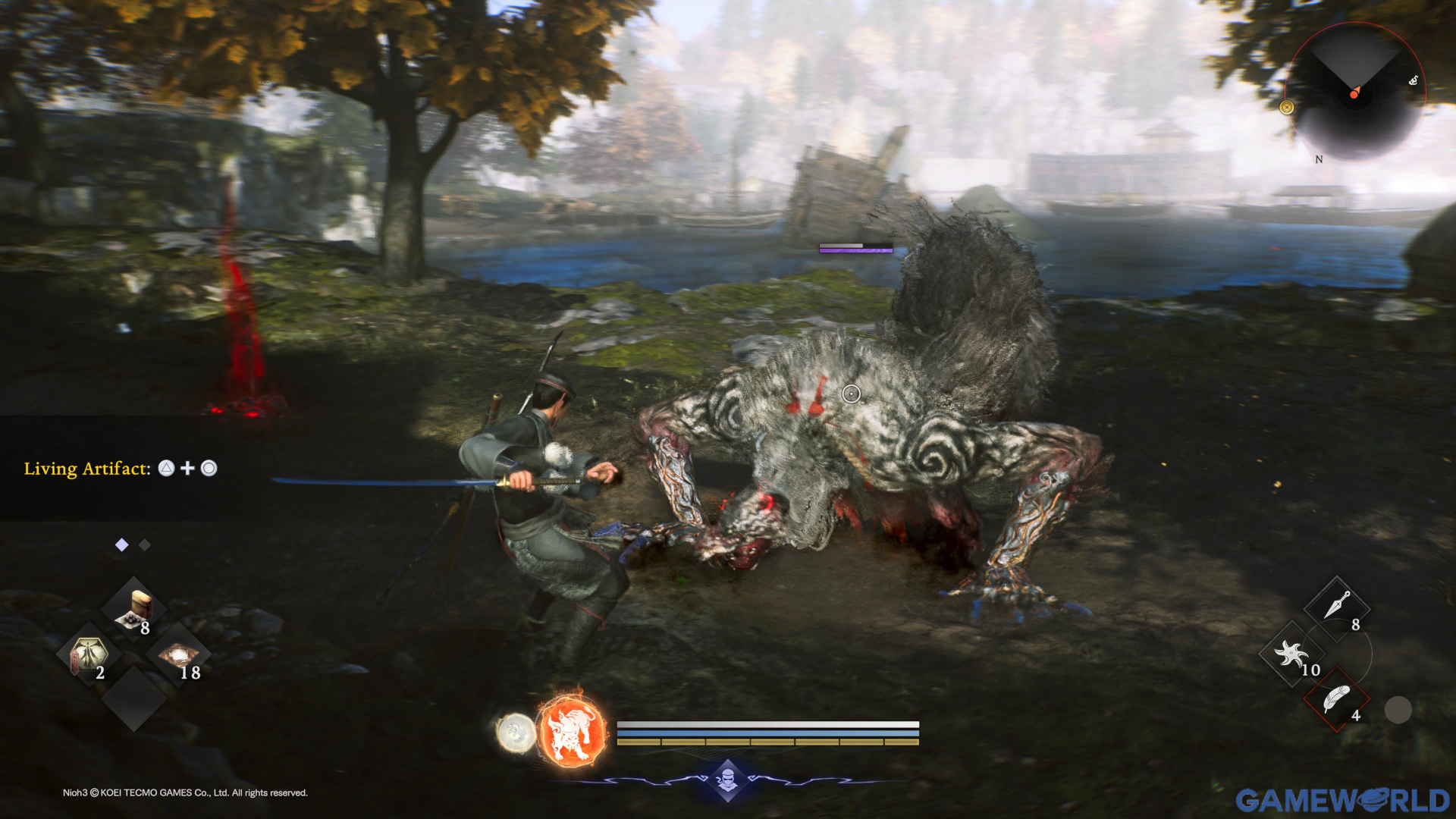
Task: Click the N compass letter on the minimap
Action: [x=1317, y=160]
